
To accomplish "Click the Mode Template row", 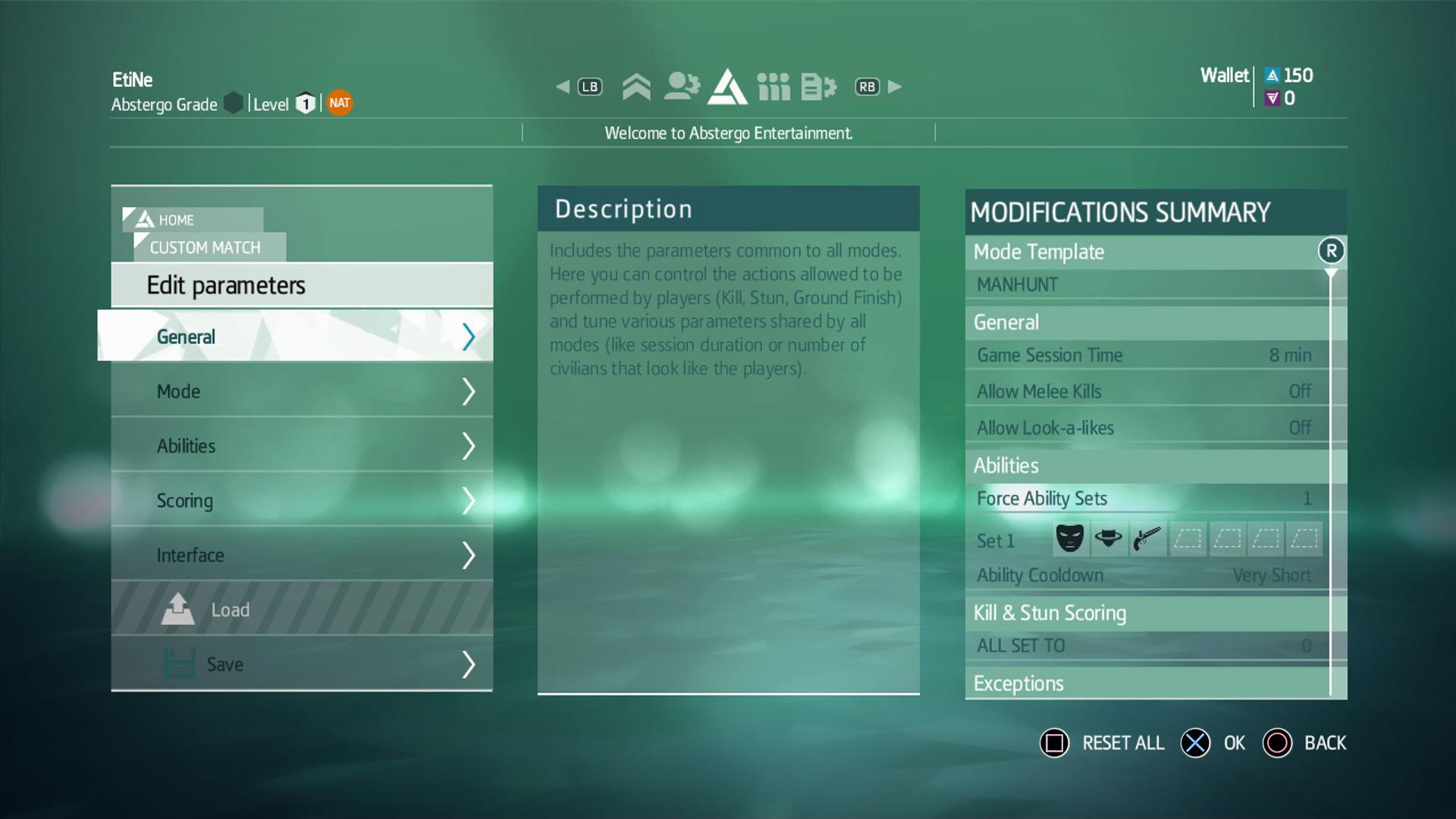I will point(1145,252).
